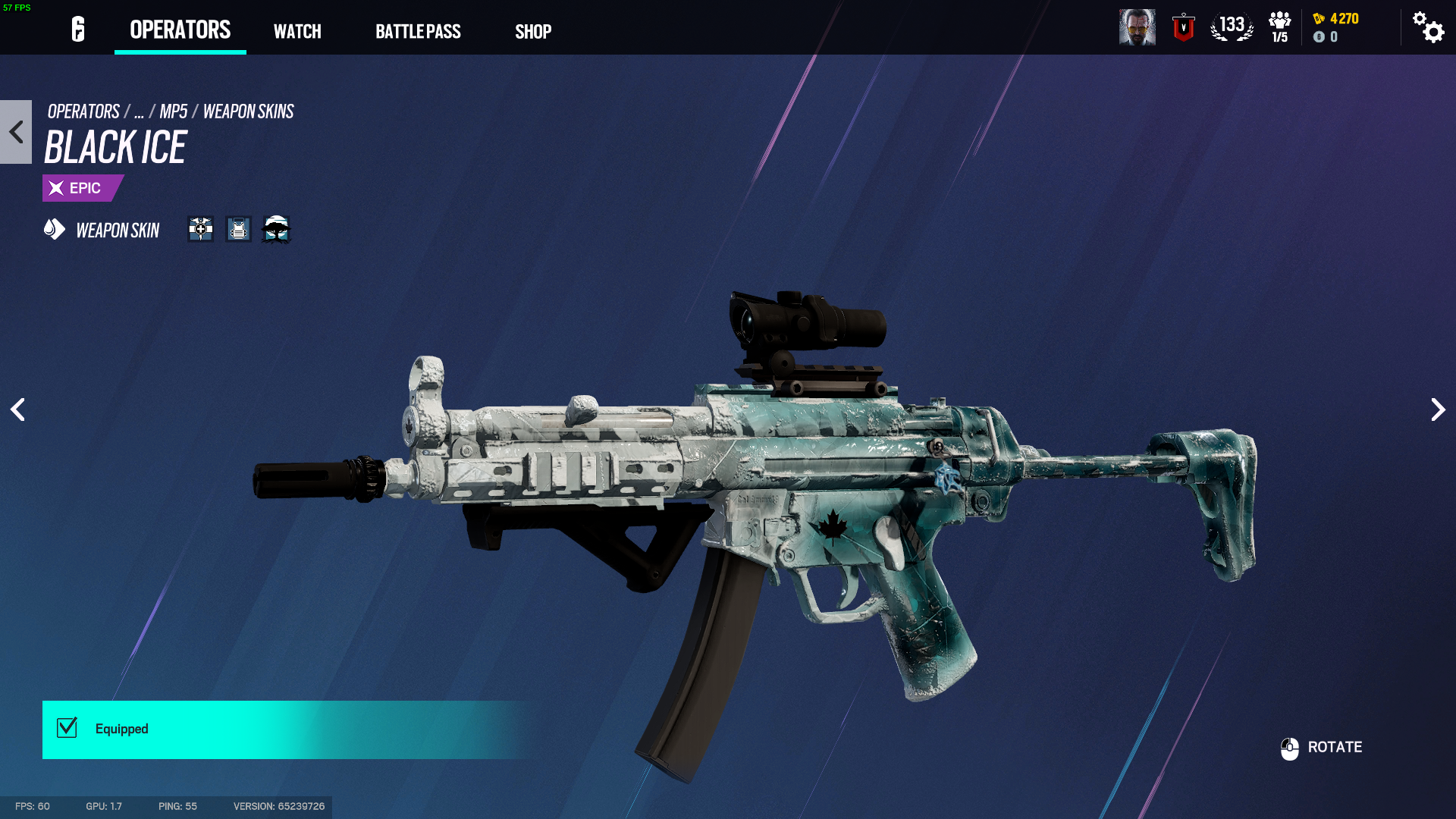The image size is (1456, 819).
Task: Select the third operator icon with hat
Action: [x=276, y=229]
